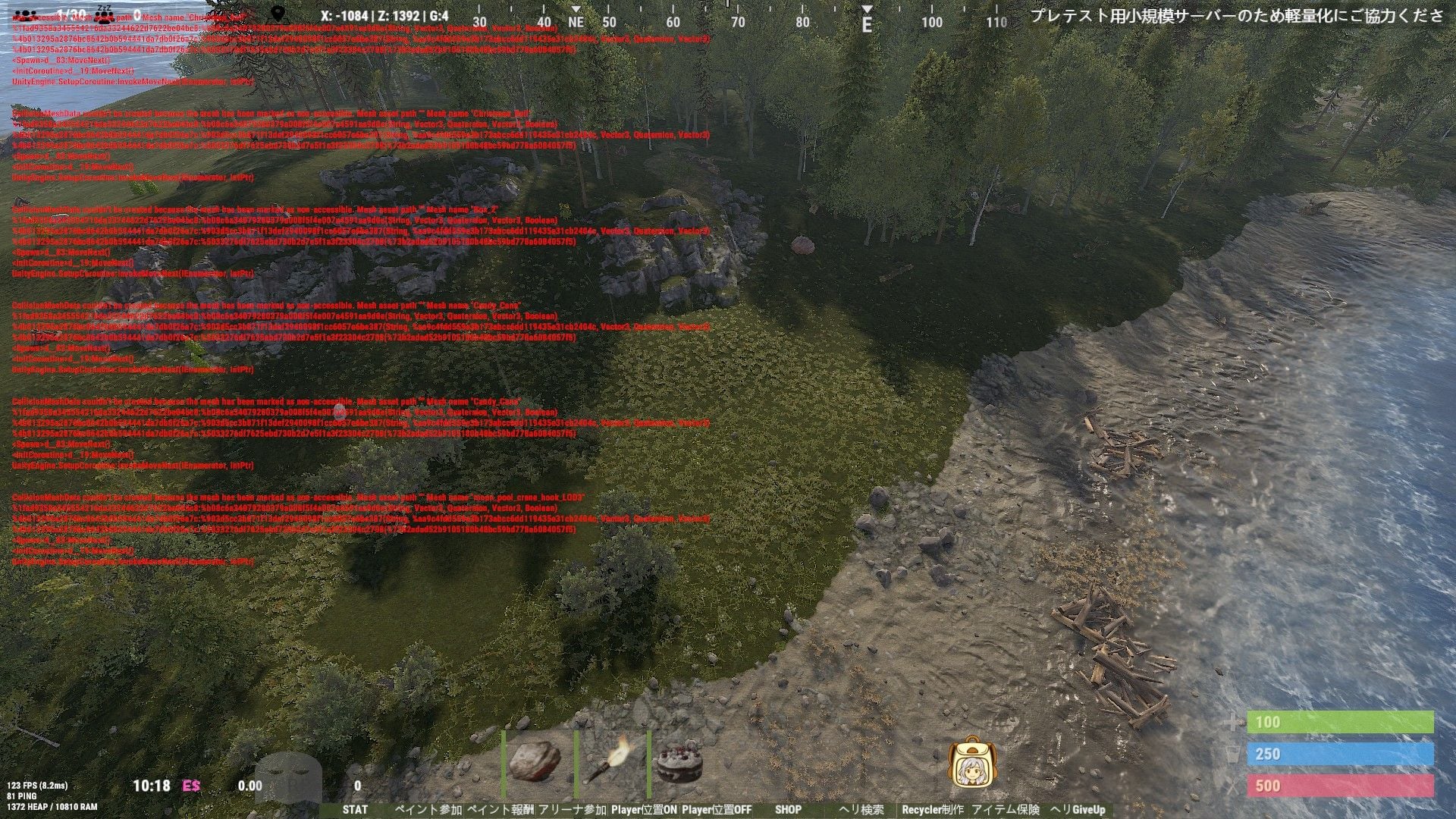The image size is (1456, 819).
Task: Click the map marker pin icon
Action: click(x=279, y=14)
